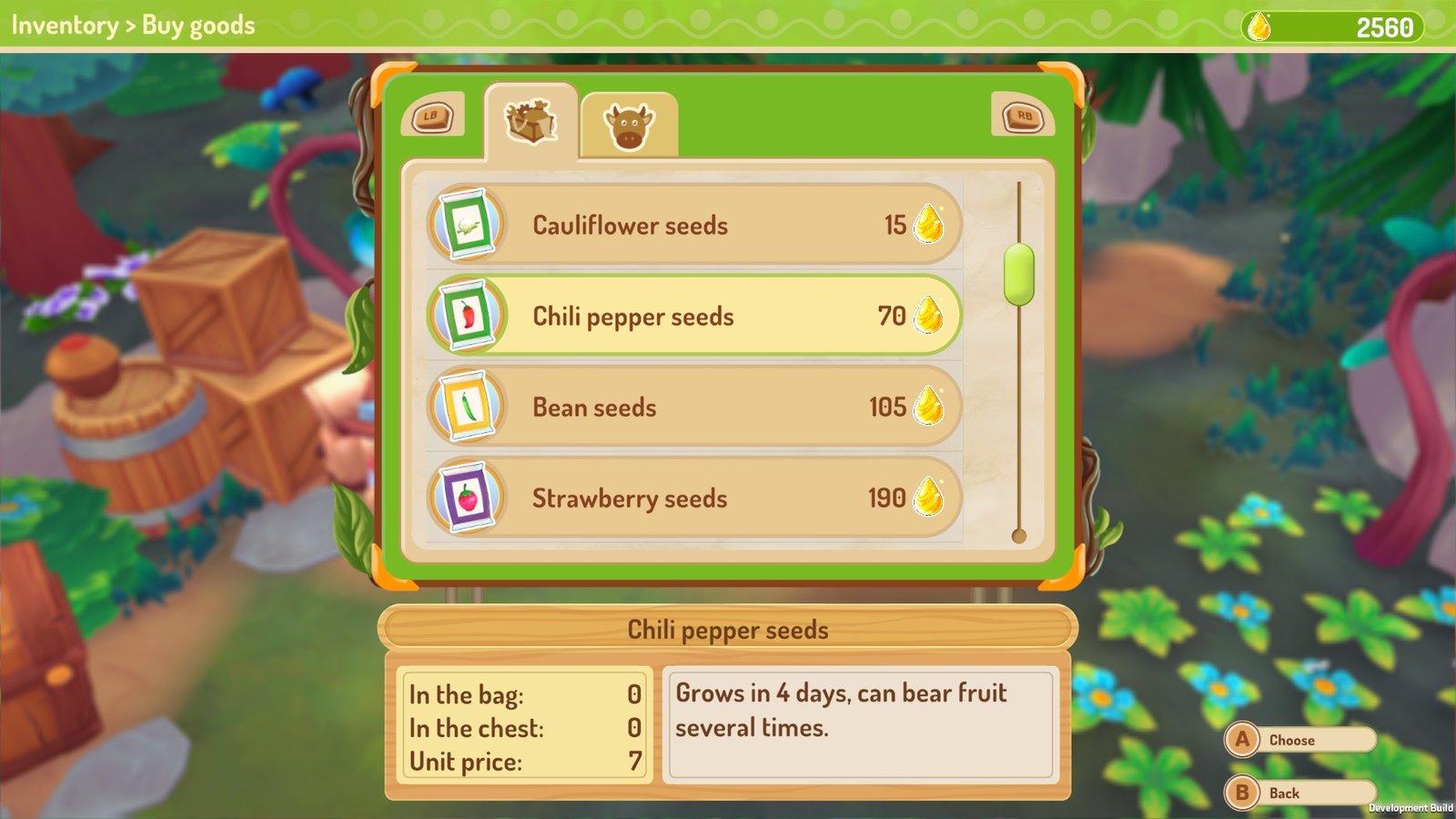The height and width of the screenshot is (819, 1456).
Task: Switch to the cow head animal tab
Action: pyautogui.click(x=629, y=126)
